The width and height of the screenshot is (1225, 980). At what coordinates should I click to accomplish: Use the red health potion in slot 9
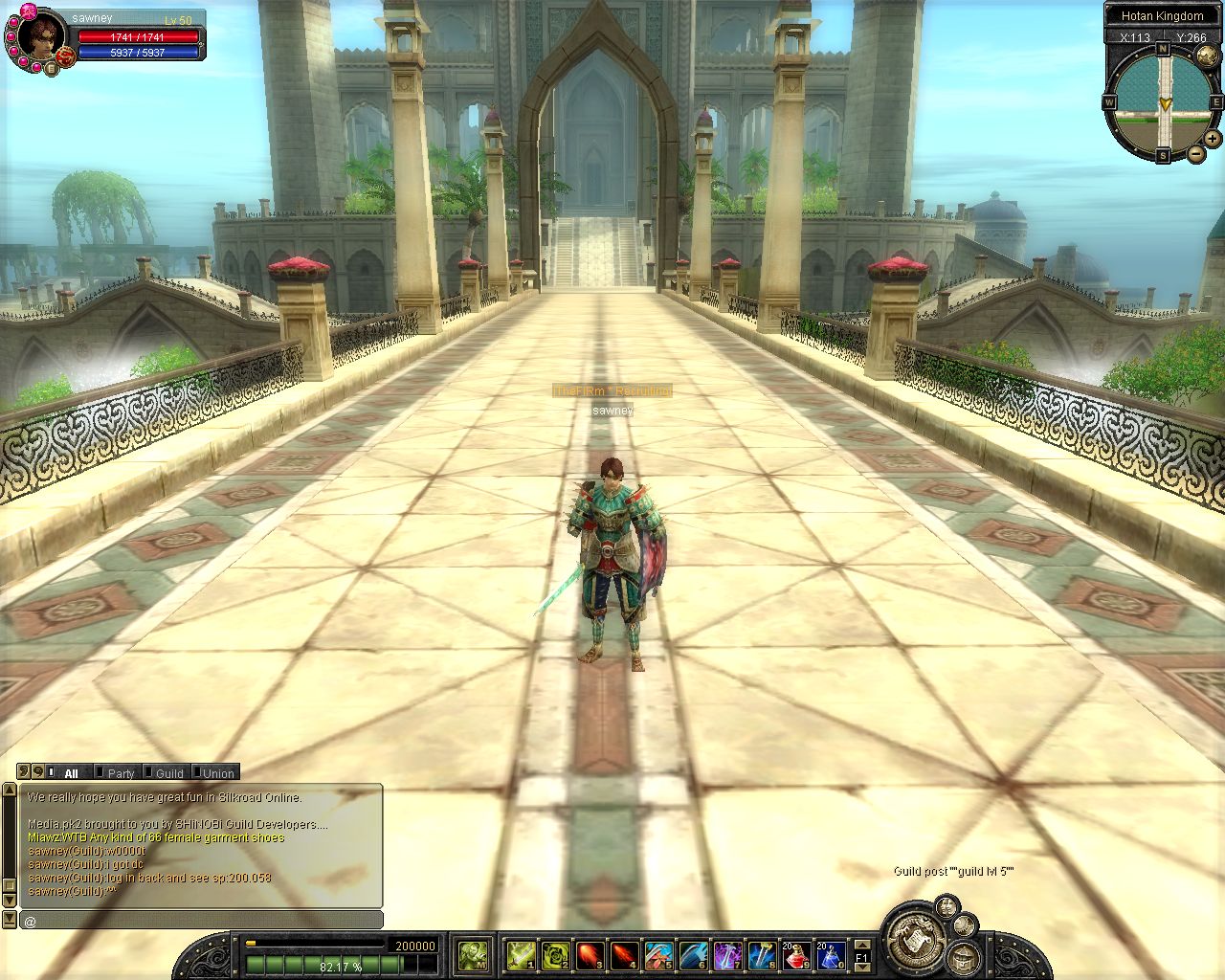797,954
